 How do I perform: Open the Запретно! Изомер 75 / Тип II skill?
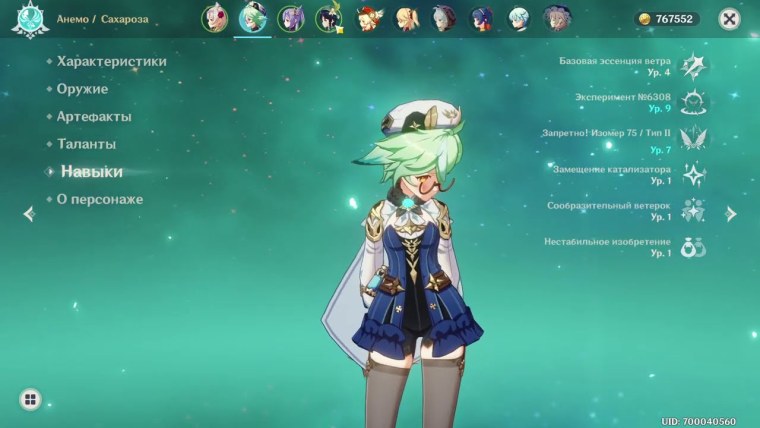tap(692, 138)
